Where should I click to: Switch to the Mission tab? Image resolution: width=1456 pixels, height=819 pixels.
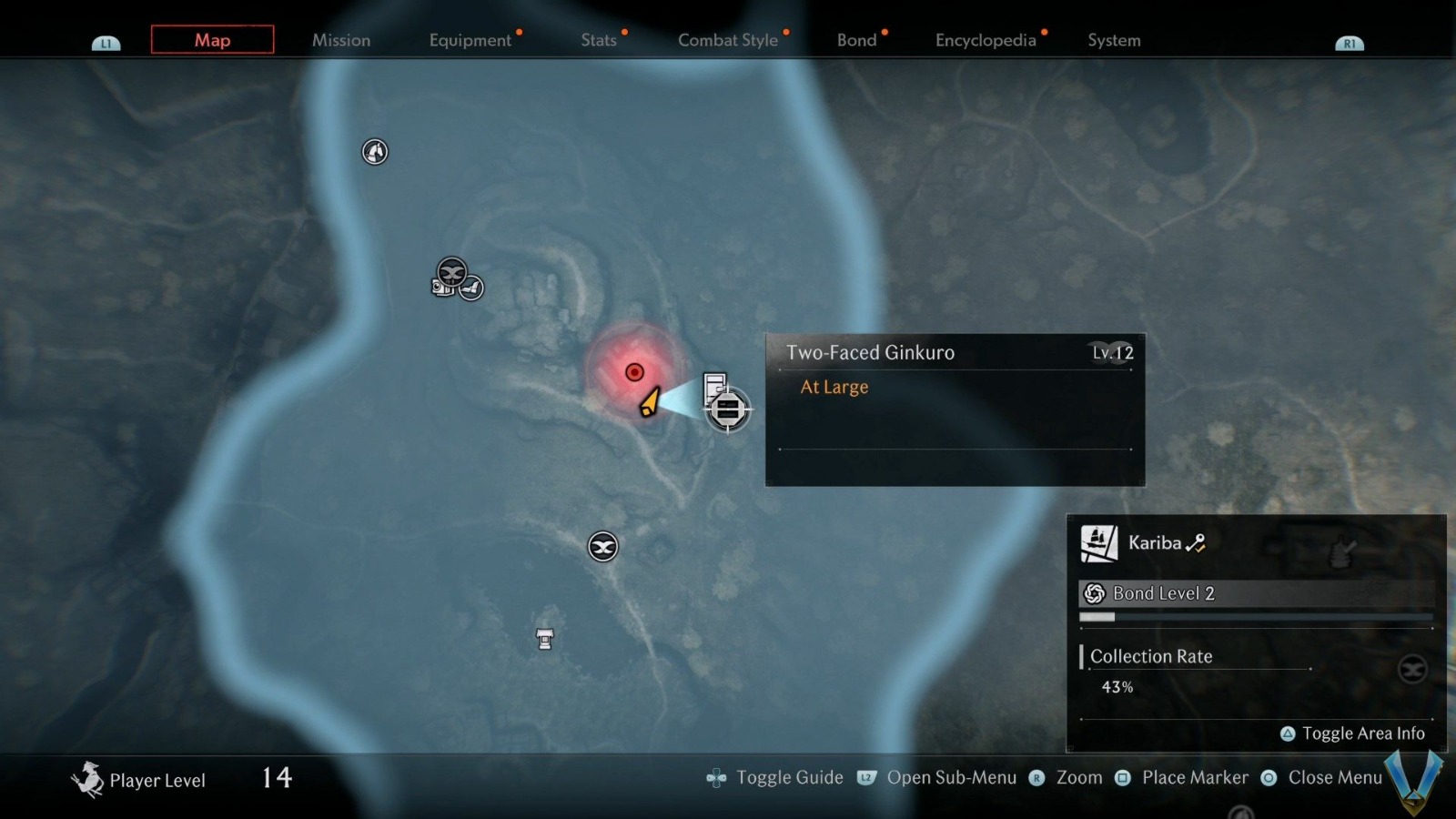coord(341,40)
